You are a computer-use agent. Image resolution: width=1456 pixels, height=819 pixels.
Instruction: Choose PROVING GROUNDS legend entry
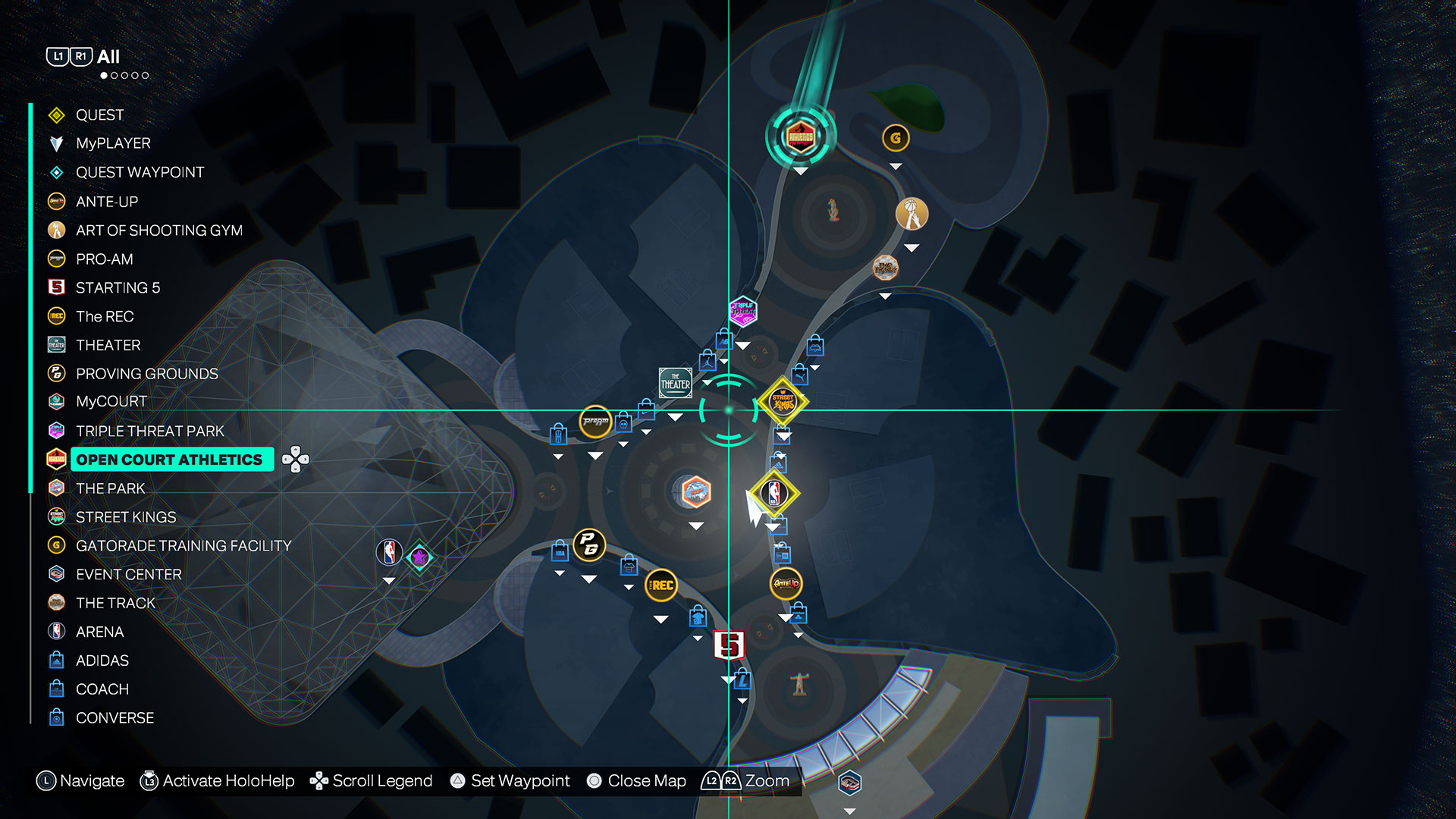146,374
